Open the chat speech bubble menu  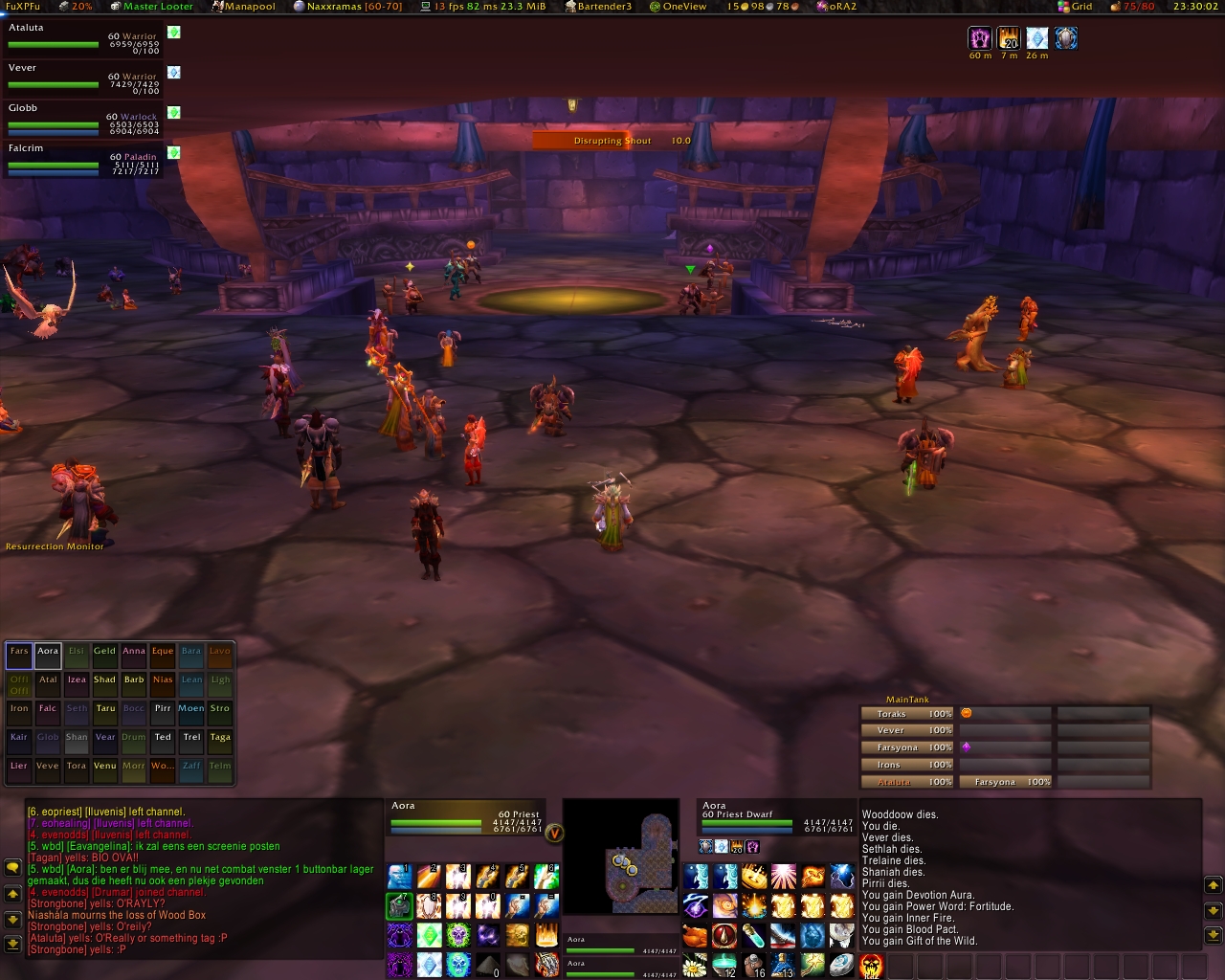(12, 867)
